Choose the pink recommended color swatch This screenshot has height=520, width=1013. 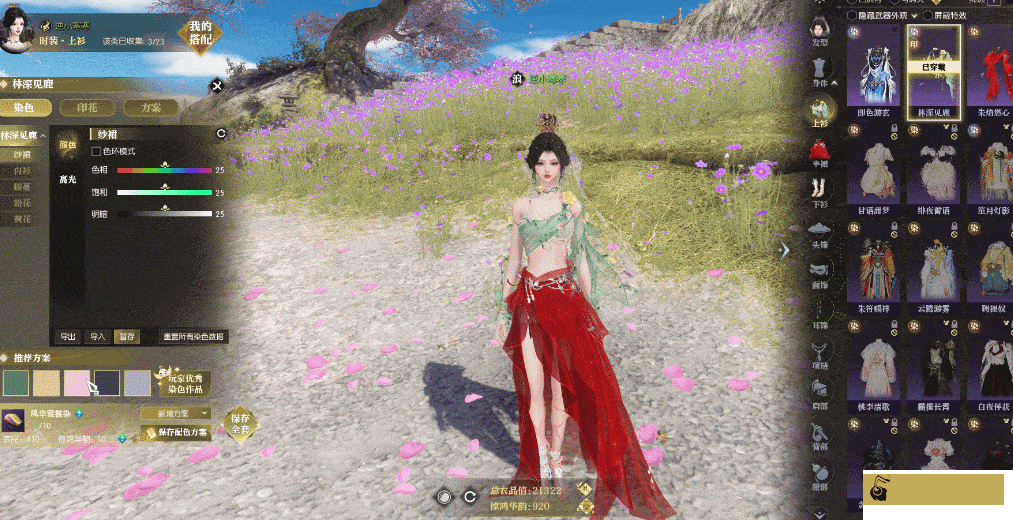pyautogui.click(x=77, y=383)
